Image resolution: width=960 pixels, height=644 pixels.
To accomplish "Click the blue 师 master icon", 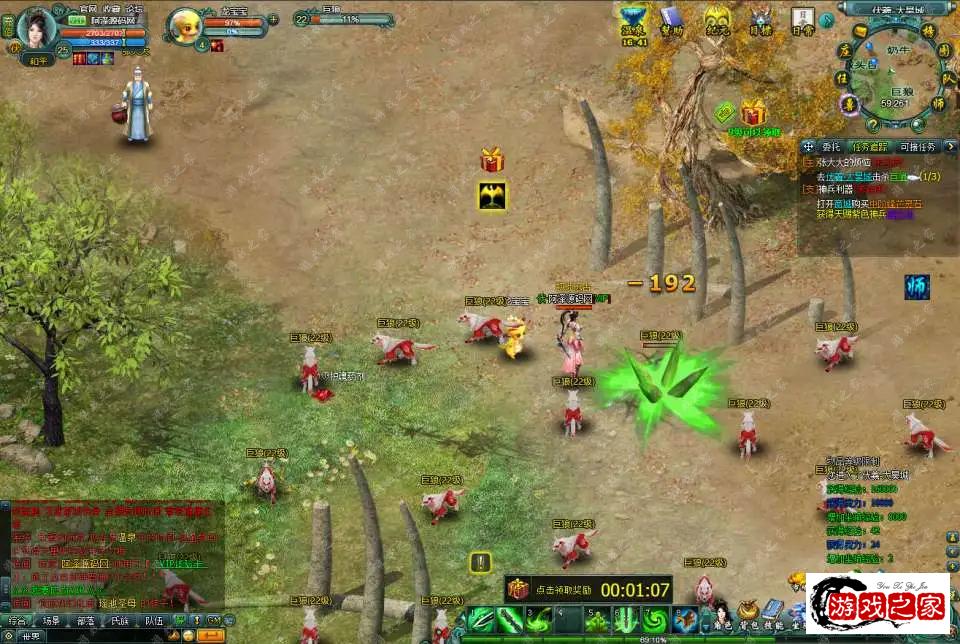I will pyautogui.click(x=917, y=285).
